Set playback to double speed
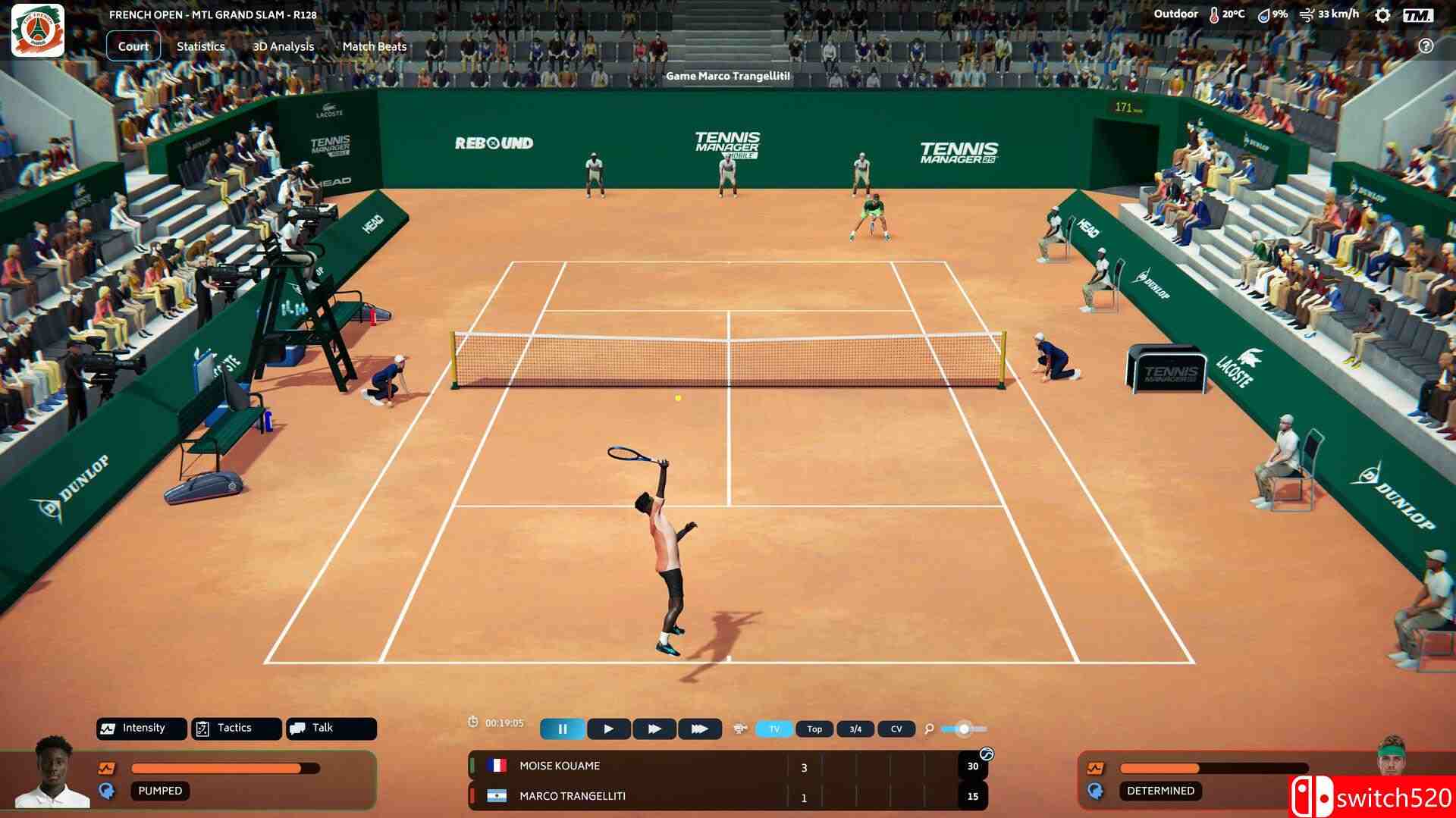Viewport: 1456px width, 818px height. (x=654, y=729)
